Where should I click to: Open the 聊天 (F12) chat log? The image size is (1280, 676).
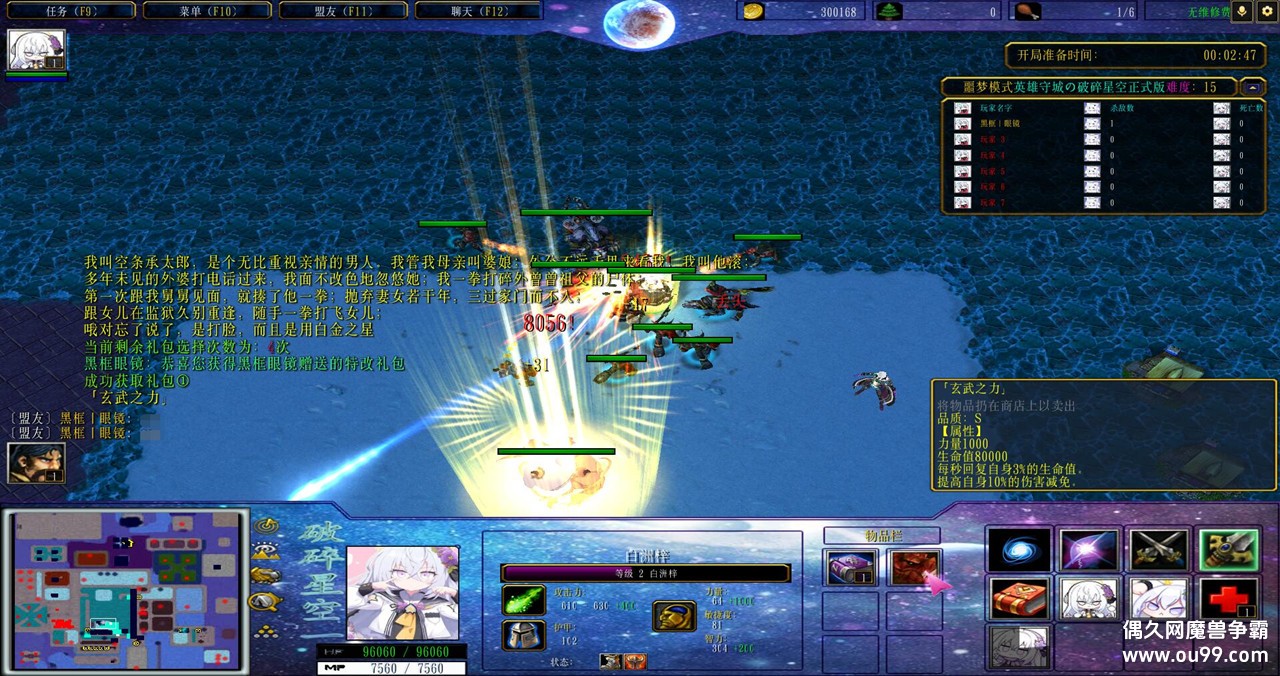tap(478, 11)
